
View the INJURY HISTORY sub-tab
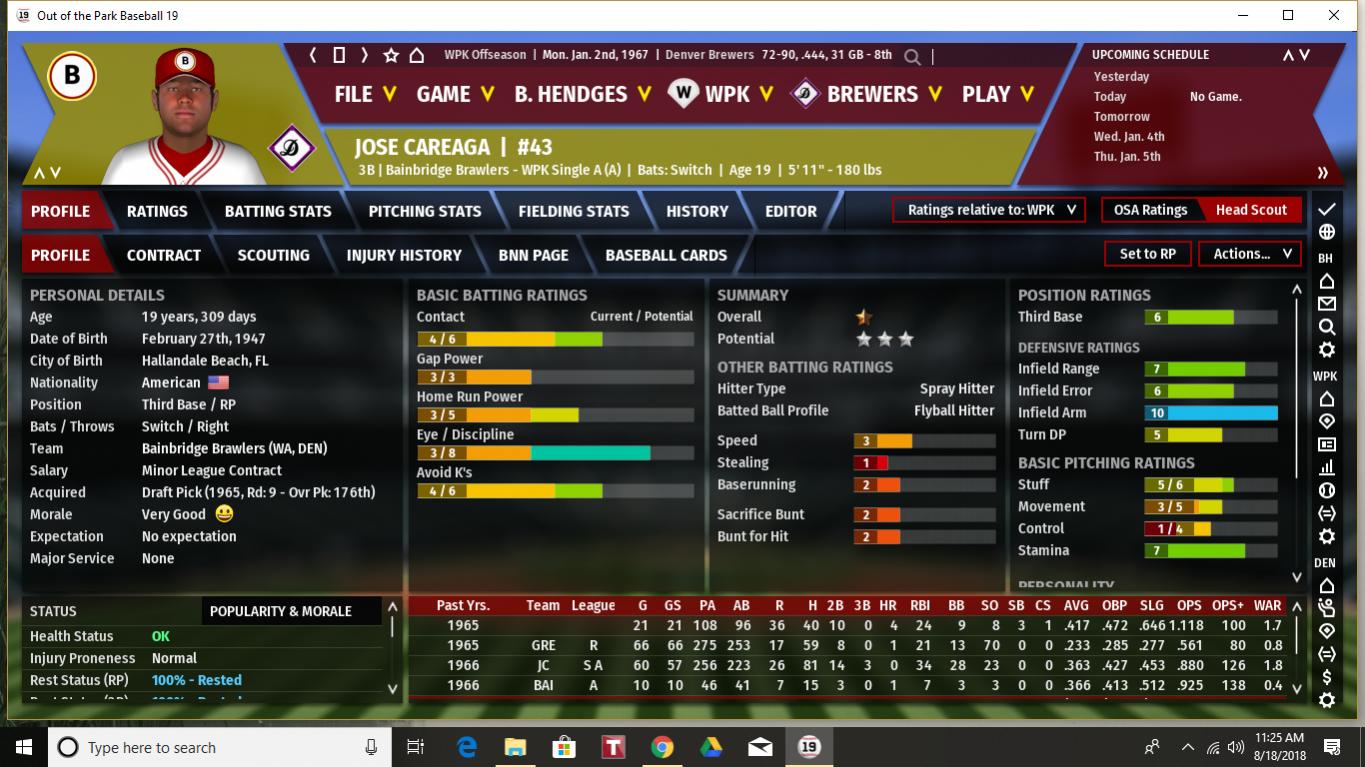tap(404, 255)
